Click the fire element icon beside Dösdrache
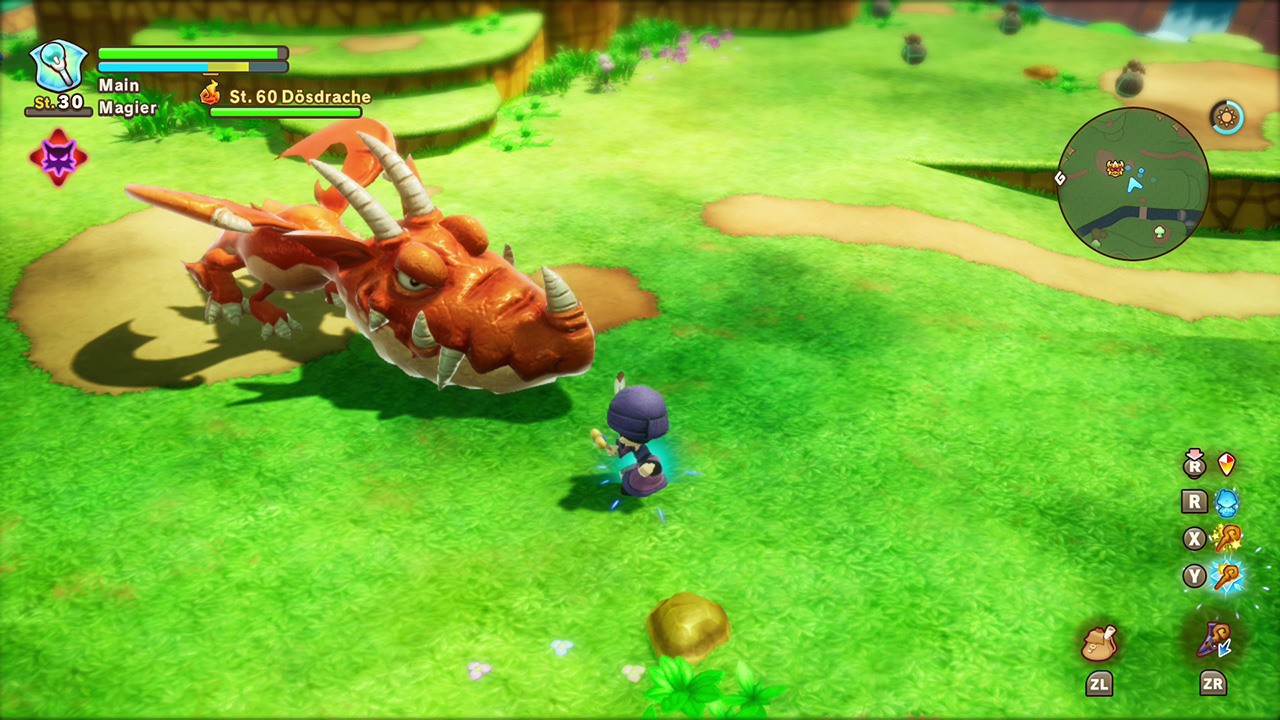The image size is (1280, 720). (x=210, y=95)
